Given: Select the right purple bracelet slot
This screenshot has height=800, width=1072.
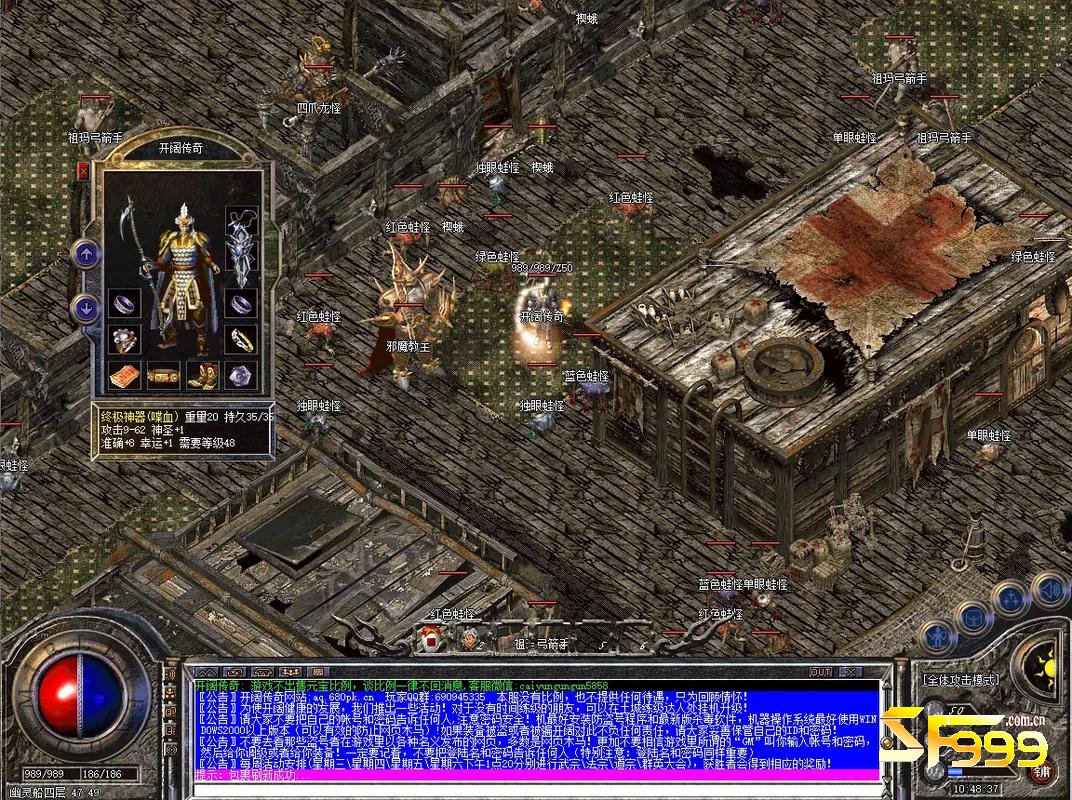Looking at the screenshot, I should tap(241, 301).
